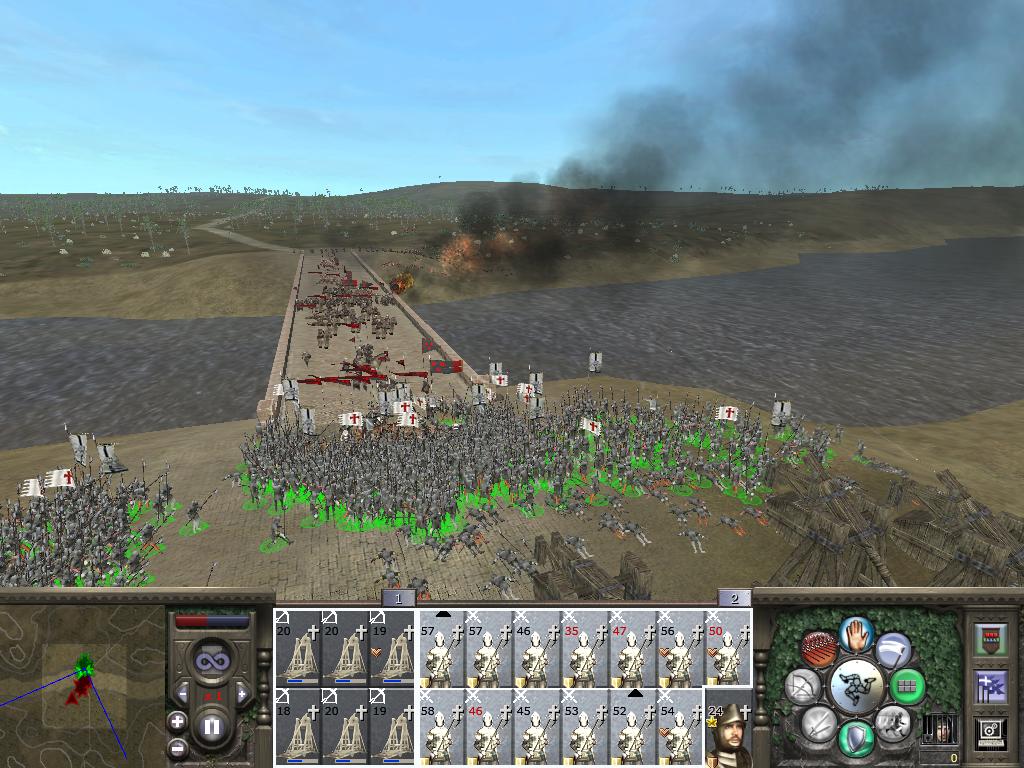Toggle guard mode shield icon
This screenshot has width=1024, height=768.
856,740
